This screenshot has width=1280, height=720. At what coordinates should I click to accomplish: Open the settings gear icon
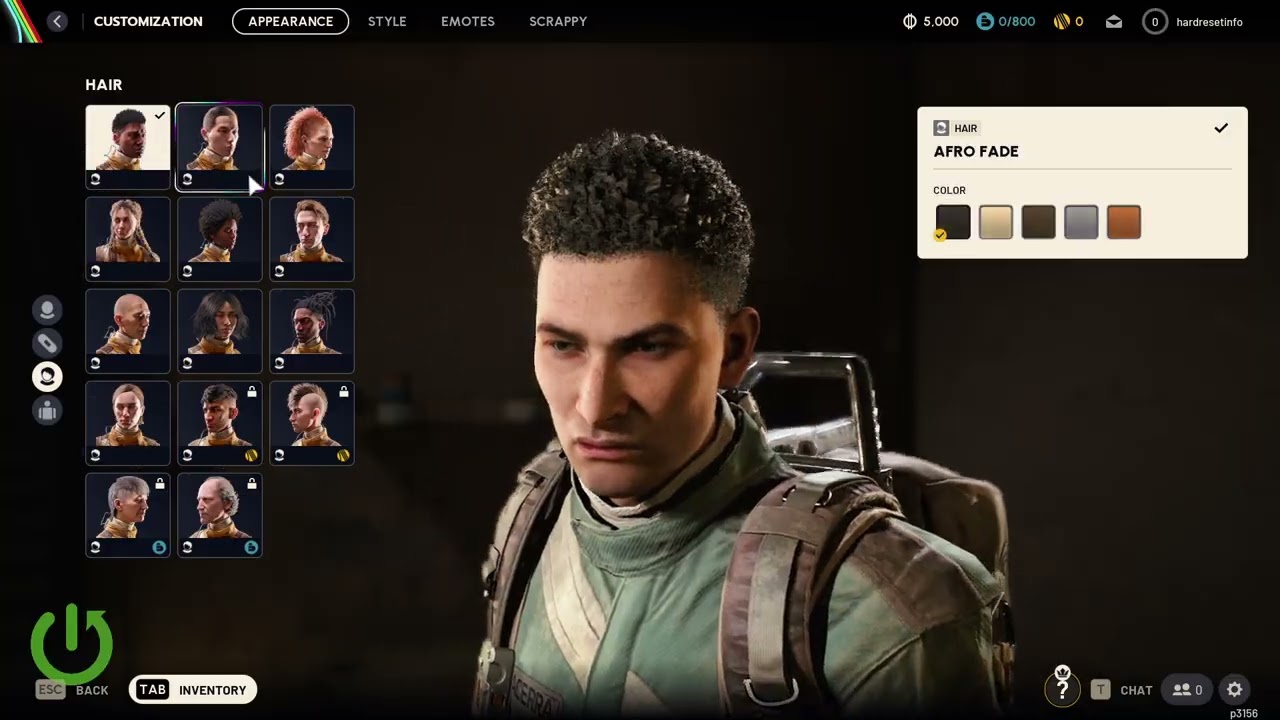(1234, 690)
